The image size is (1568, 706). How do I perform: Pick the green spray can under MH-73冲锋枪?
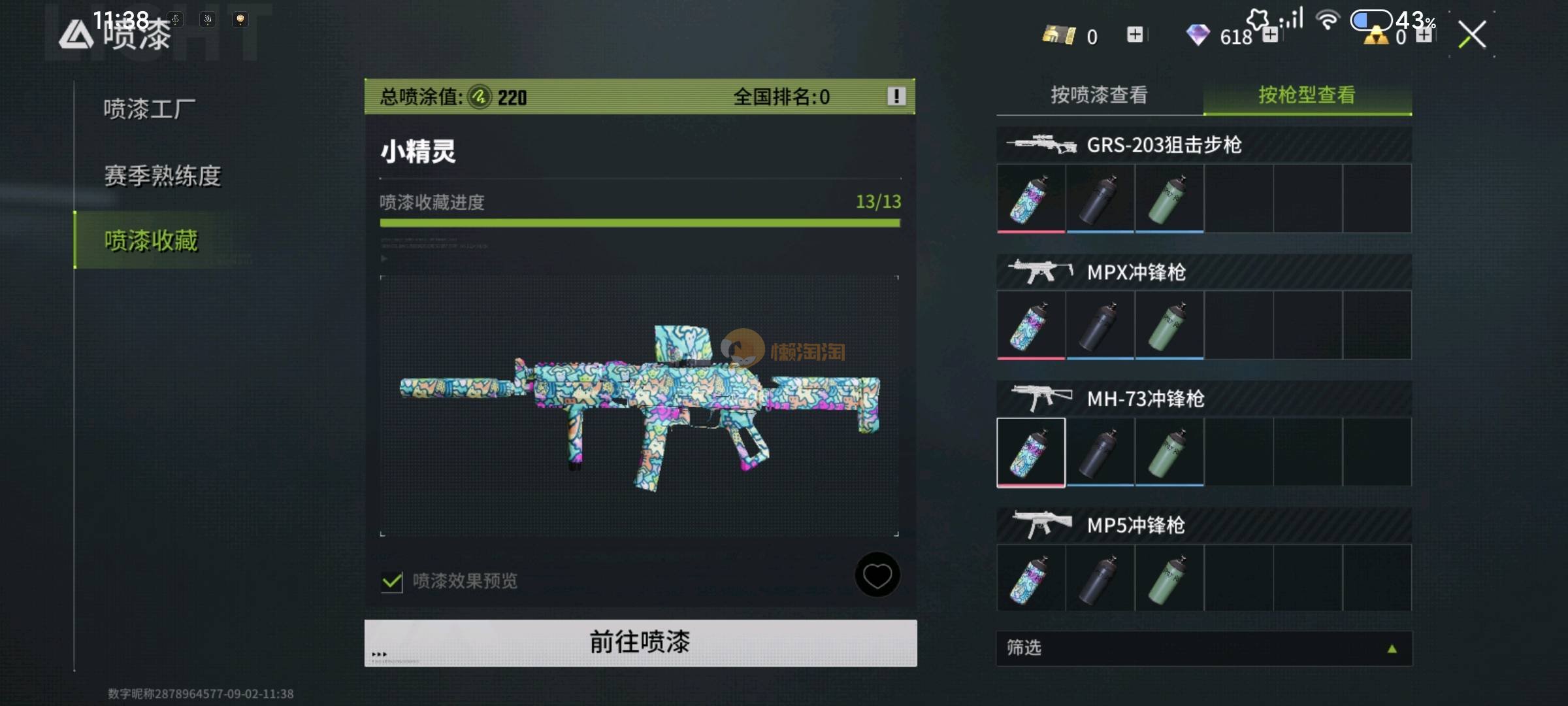[x=1169, y=452]
